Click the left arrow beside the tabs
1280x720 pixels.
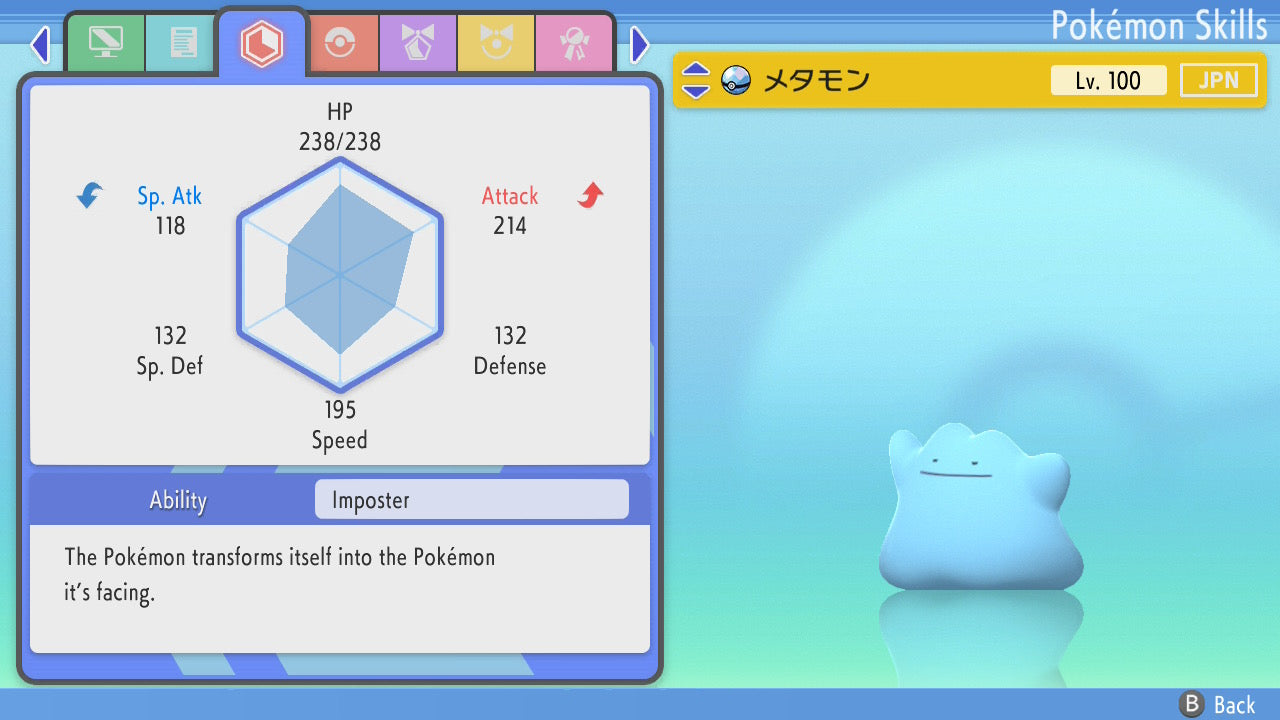tap(40, 44)
